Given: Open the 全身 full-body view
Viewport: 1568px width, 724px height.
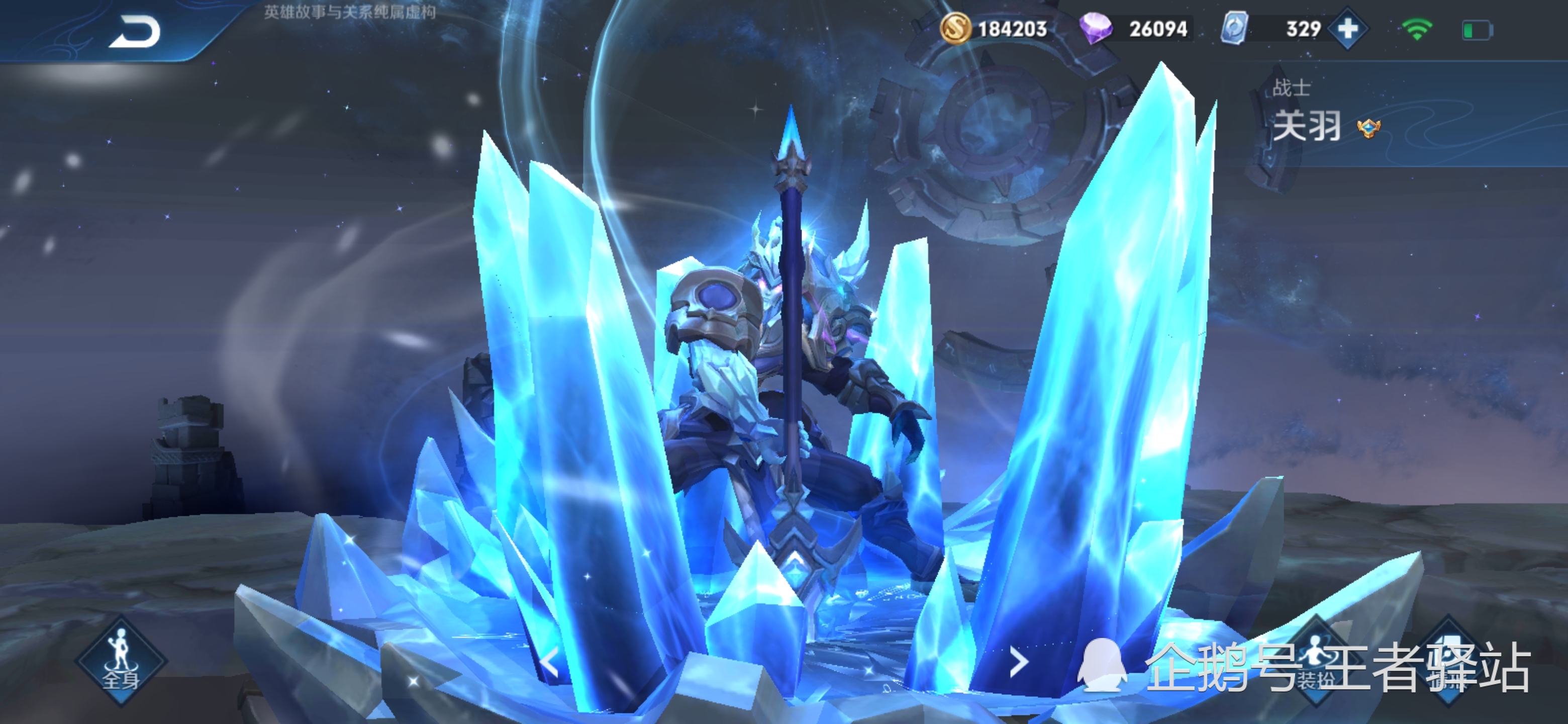Looking at the screenshot, I should click(x=121, y=662).
